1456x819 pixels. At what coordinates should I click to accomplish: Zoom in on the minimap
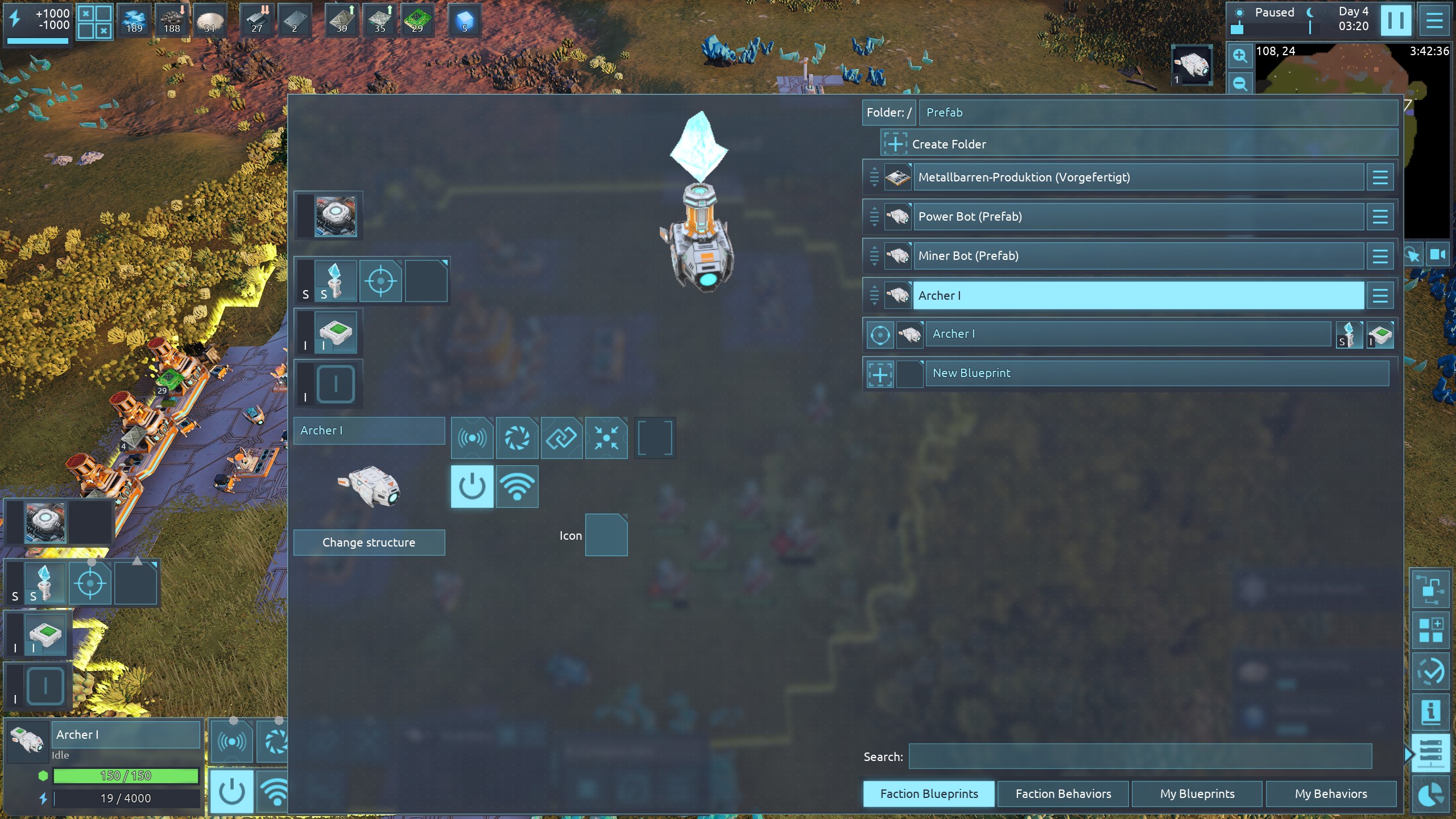pos(1240,56)
